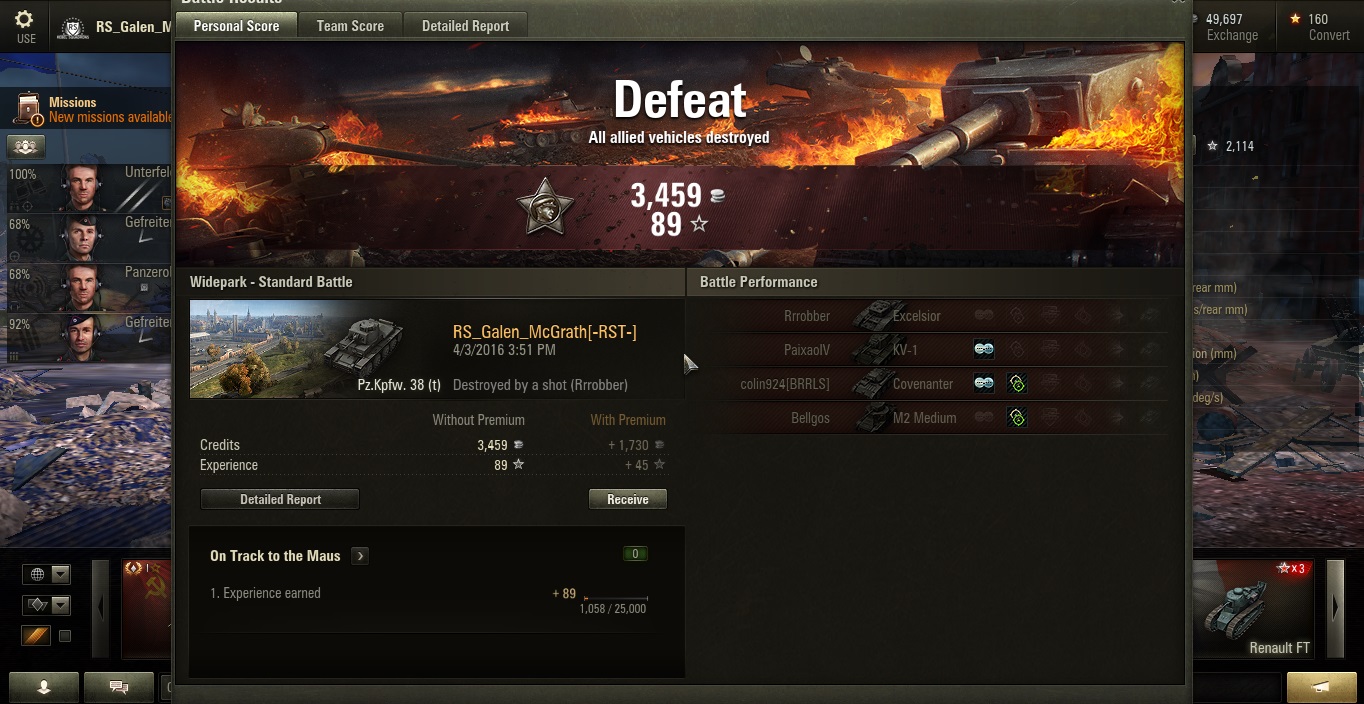Viewport: 1364px width, 704px height.
Task: Open the chat channels button
Action: 119,687
